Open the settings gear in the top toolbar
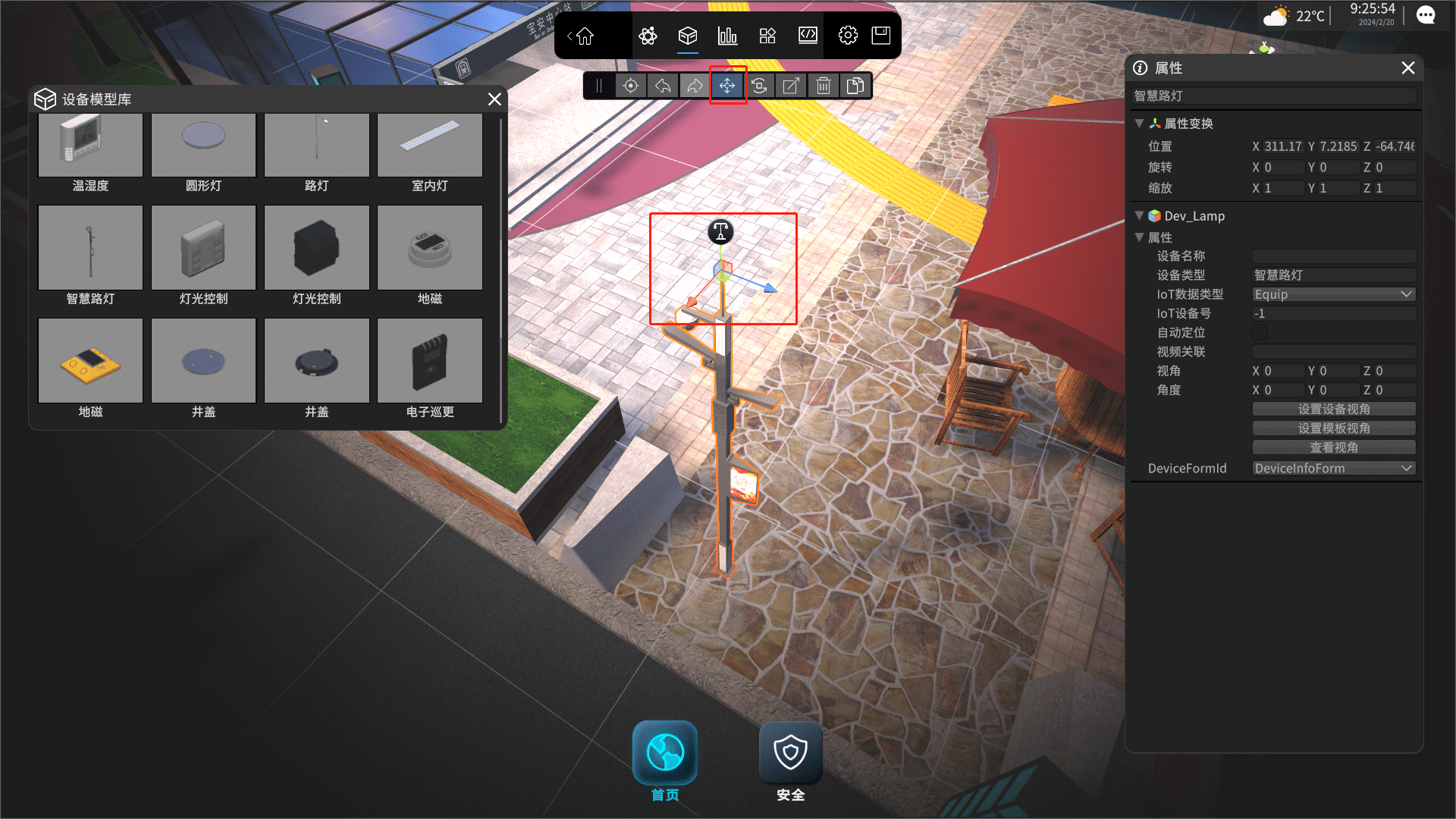 pyautogui.click(x=848, y=36)
